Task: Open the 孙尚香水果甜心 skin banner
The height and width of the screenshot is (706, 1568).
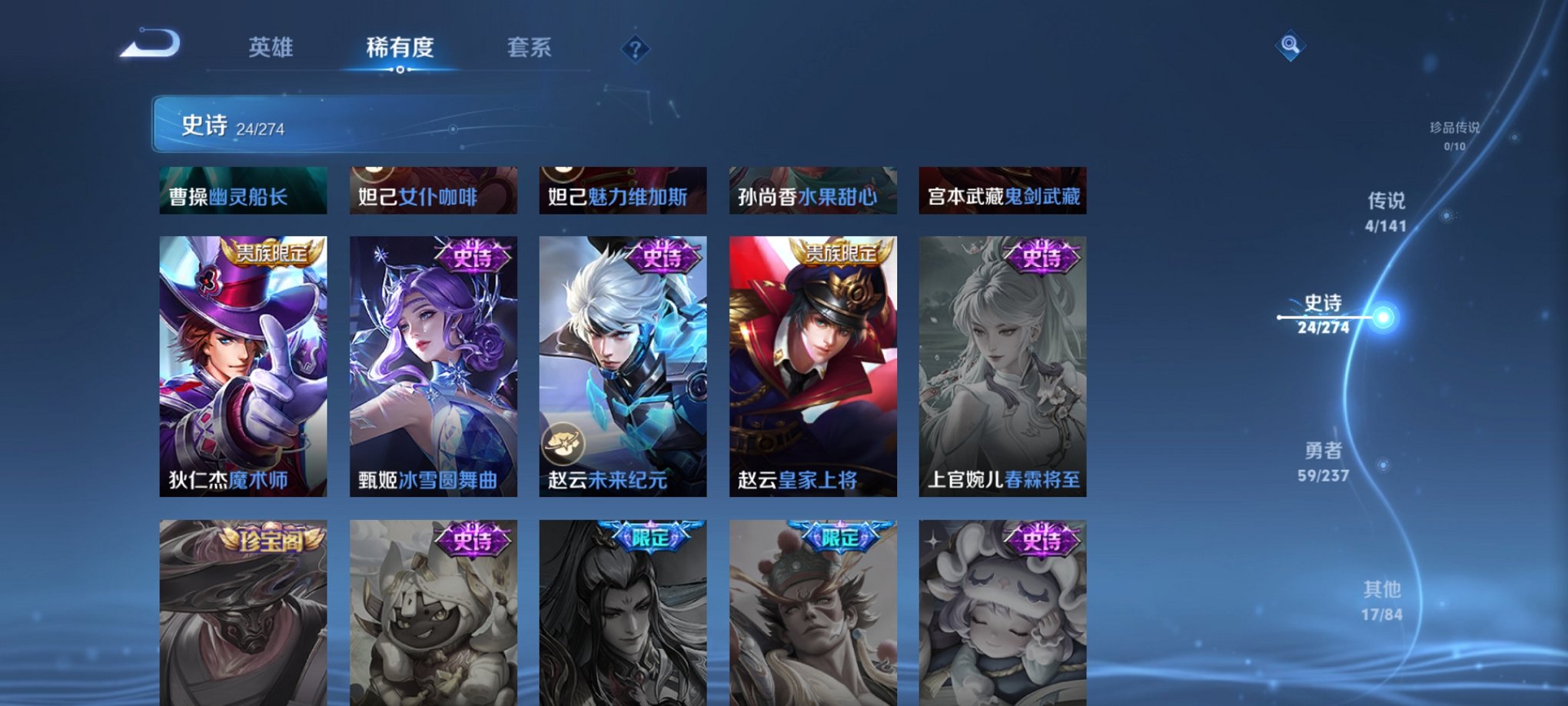Action: (812, 191)
